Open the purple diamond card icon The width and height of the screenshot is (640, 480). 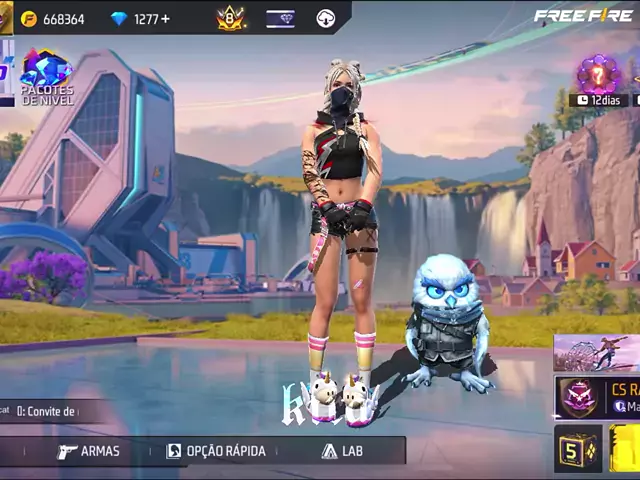tap(280, 18)
